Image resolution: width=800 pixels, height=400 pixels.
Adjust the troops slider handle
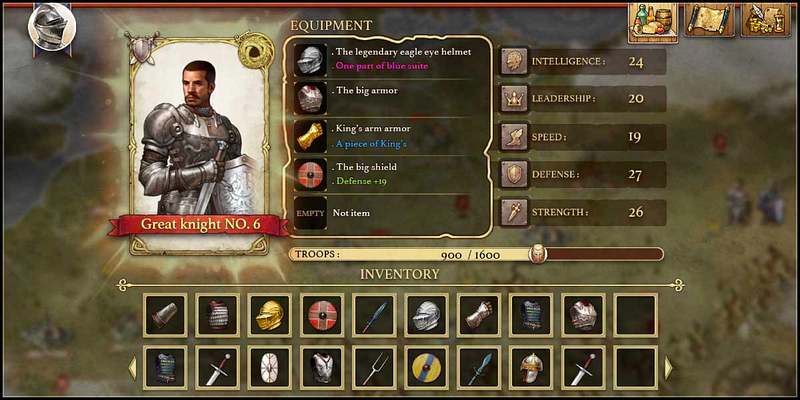click(538, 254)
